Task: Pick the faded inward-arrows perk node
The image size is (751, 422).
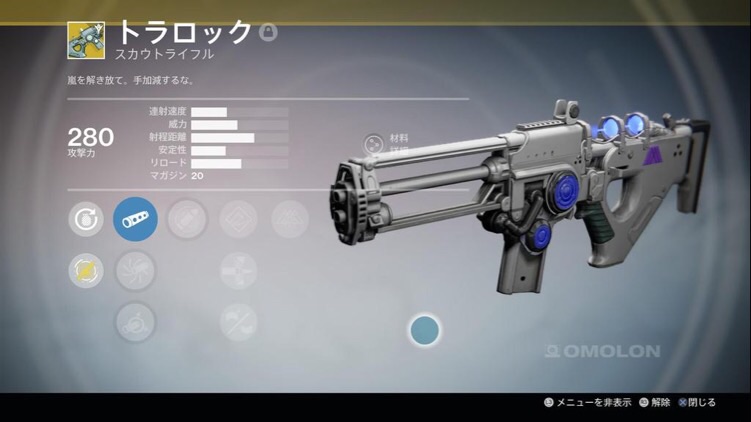Action: [238, 269]
